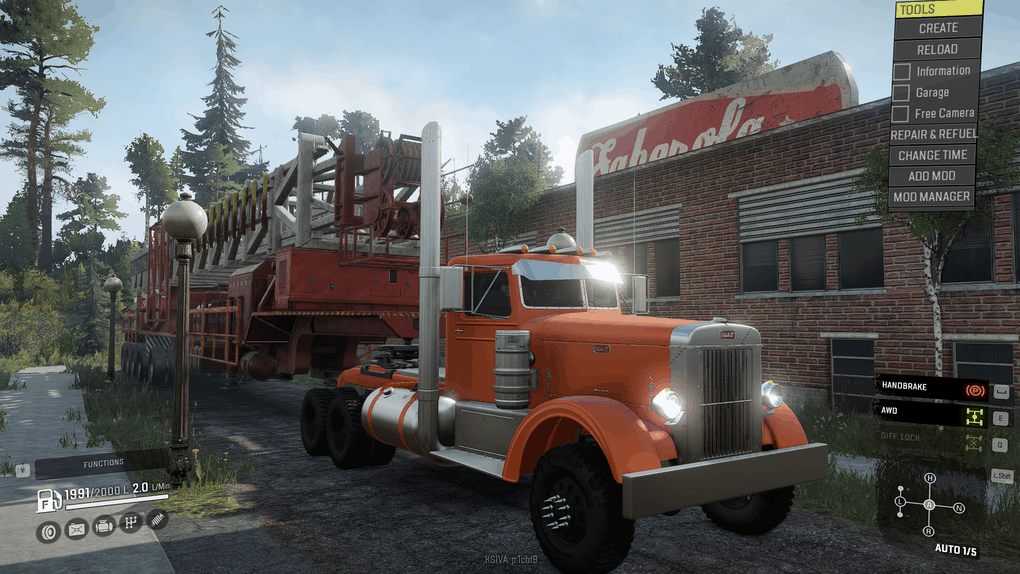Shift to High gear on the gearbox

tap(929, 479)
